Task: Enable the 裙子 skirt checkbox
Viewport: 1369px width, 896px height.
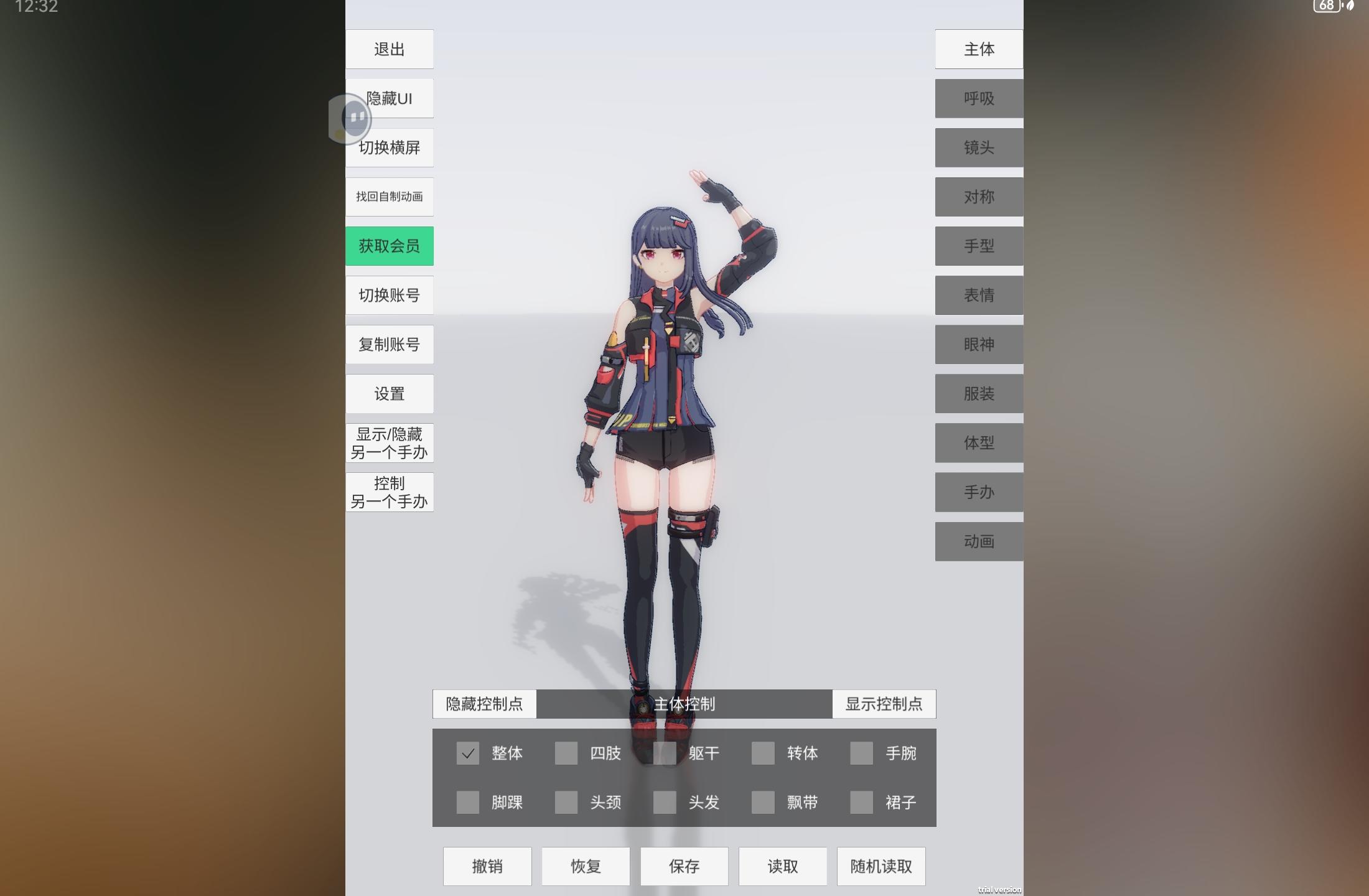Action: [861, 803]
